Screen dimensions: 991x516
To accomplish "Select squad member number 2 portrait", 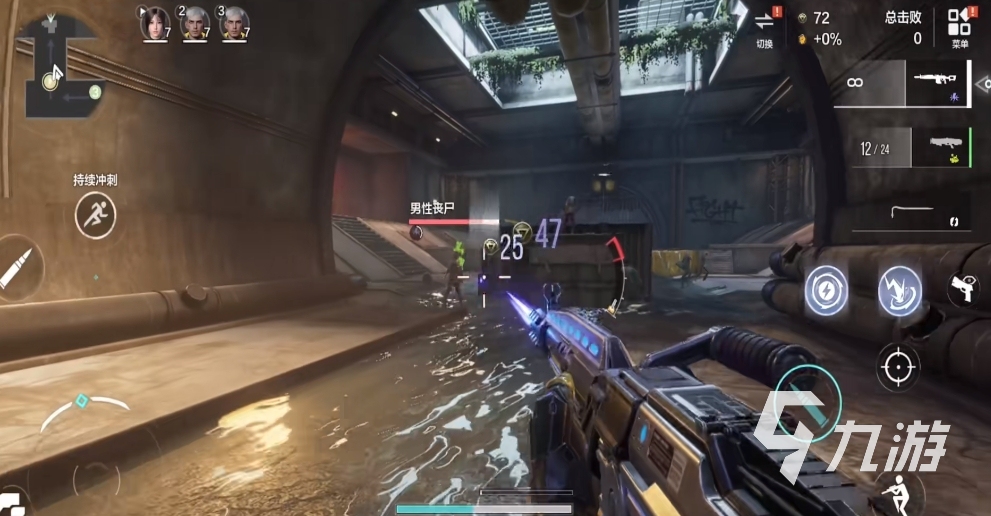I will [194, 23].
